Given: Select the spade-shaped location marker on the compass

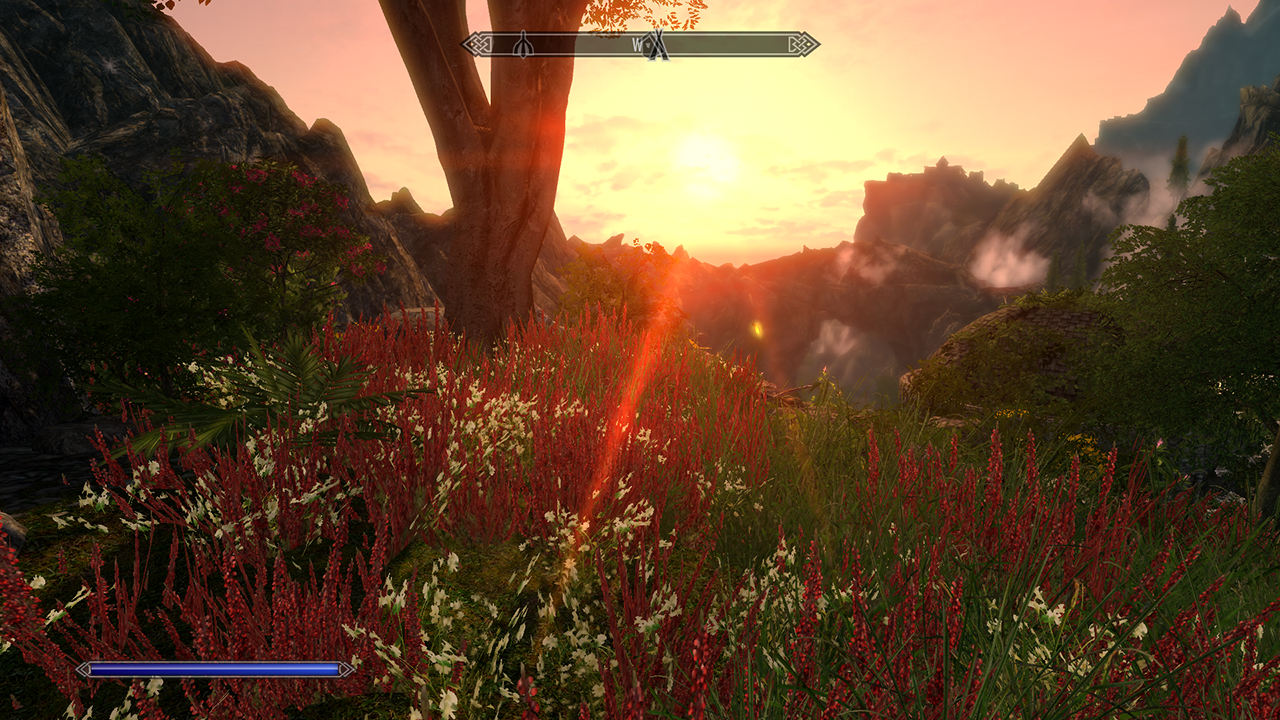Looking at the screenshot, I should pos(523,45).
